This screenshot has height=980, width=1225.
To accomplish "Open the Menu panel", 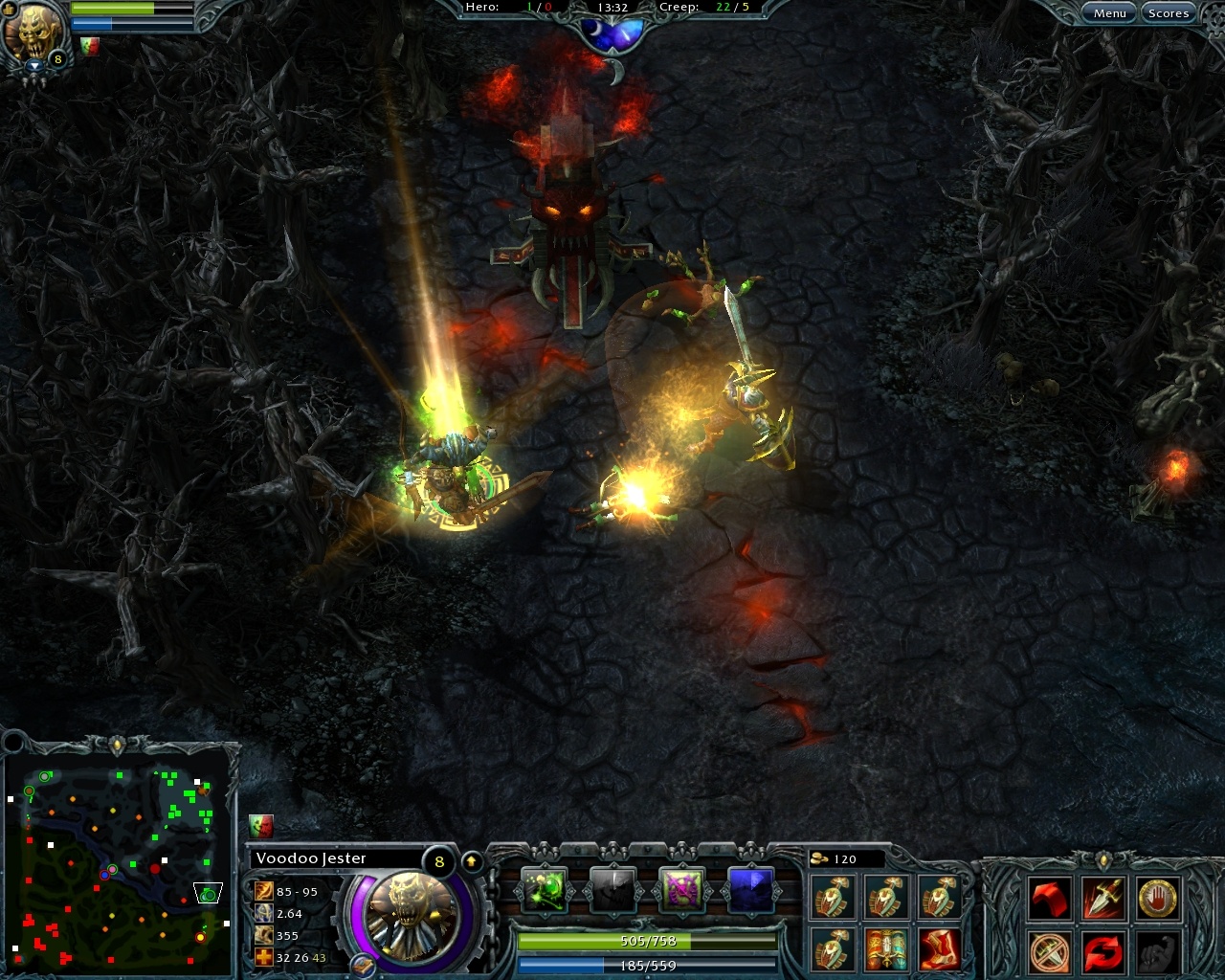I will (1109, 12).
